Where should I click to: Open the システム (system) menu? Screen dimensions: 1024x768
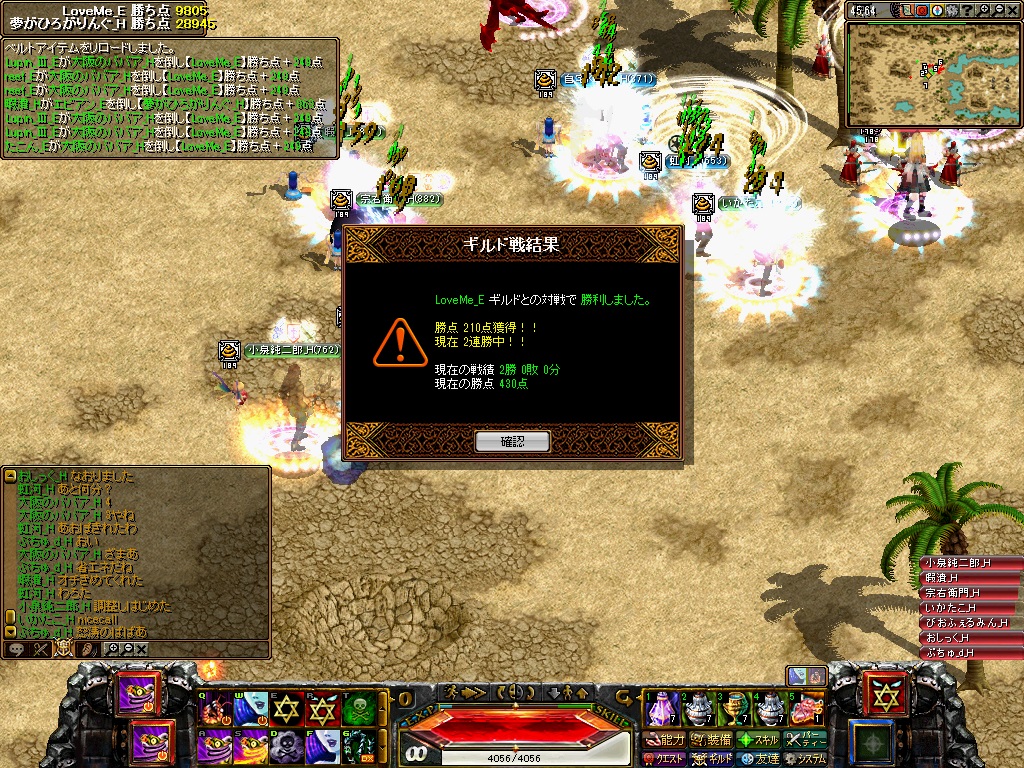[806, 759]
